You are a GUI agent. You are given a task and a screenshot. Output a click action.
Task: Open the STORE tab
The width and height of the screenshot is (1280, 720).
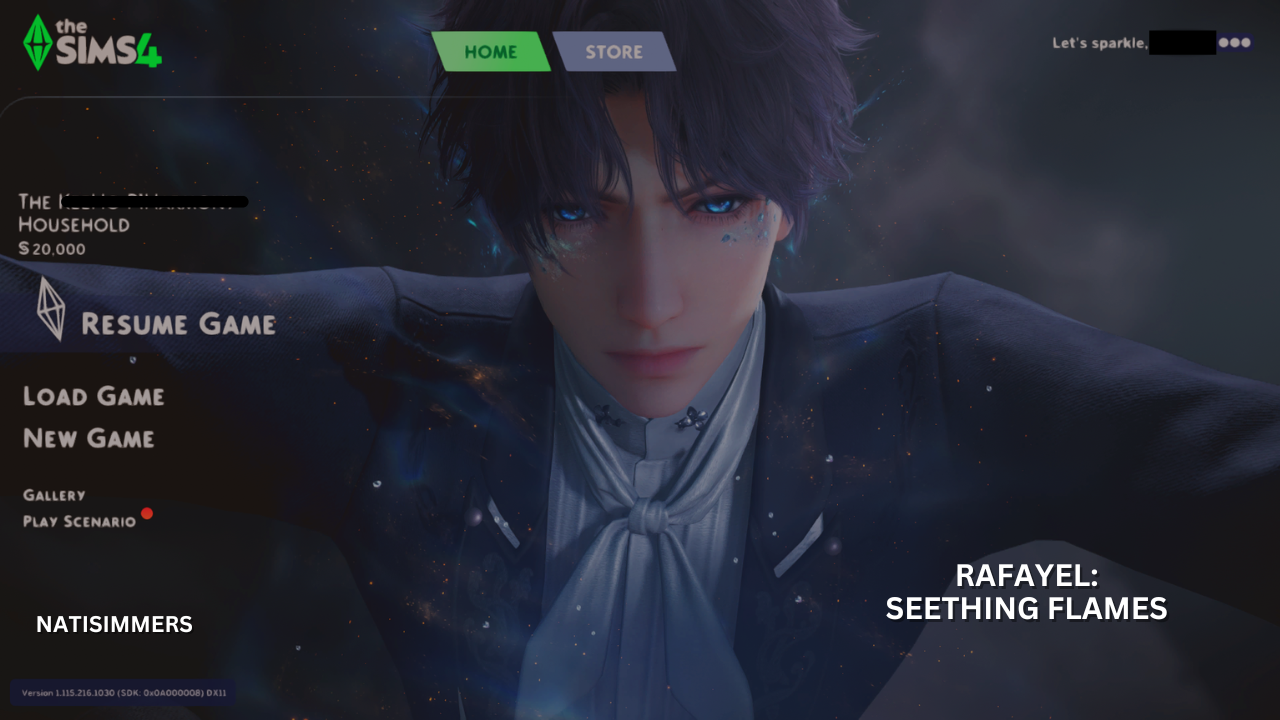tap(613, 51)
